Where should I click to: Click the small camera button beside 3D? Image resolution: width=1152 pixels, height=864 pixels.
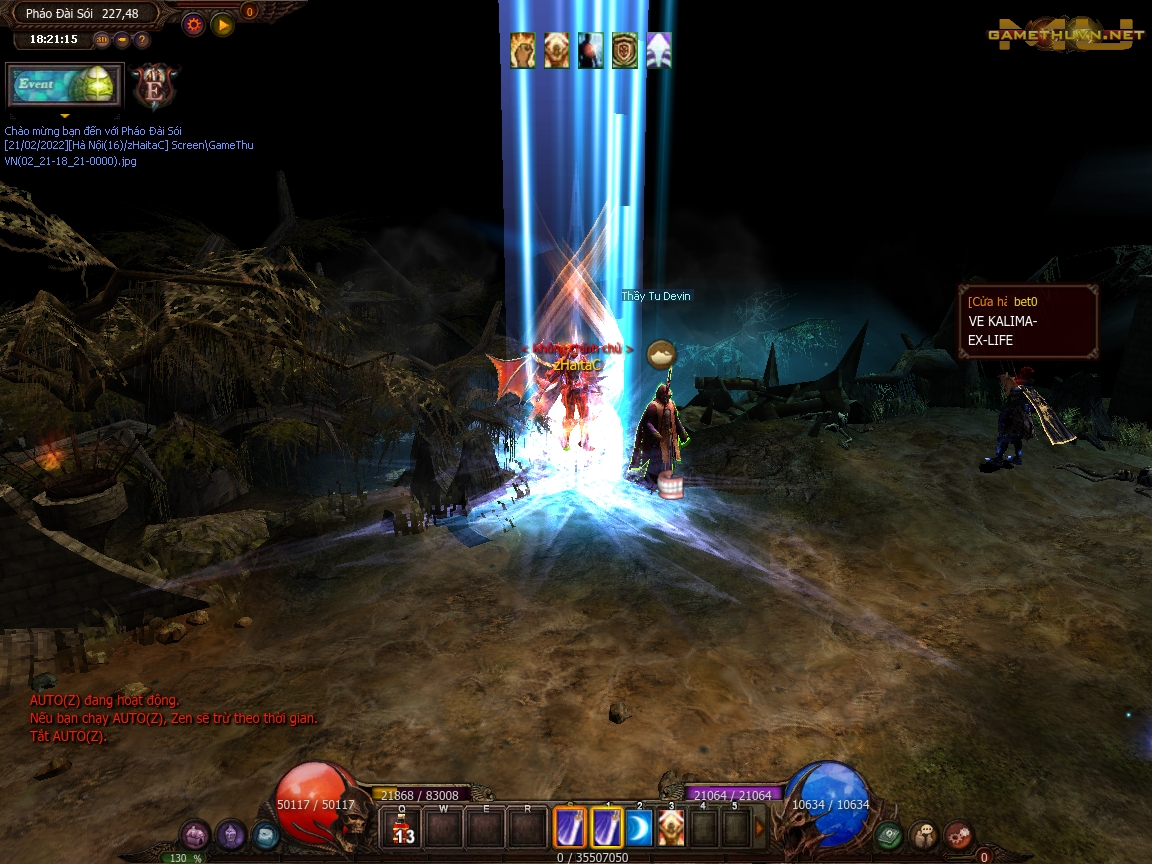tap(122, 40)
